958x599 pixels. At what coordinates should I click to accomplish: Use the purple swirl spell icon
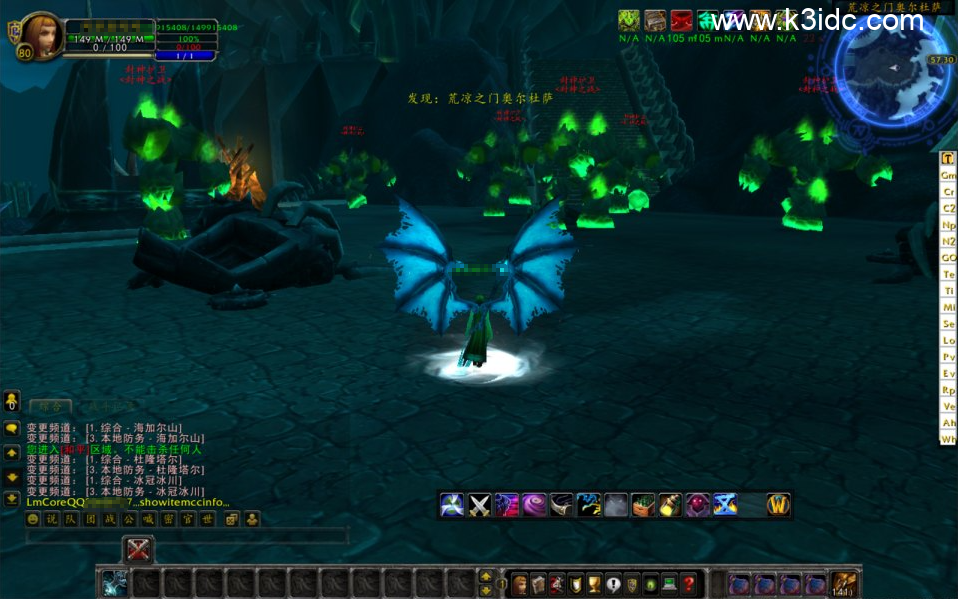(534, 505)
